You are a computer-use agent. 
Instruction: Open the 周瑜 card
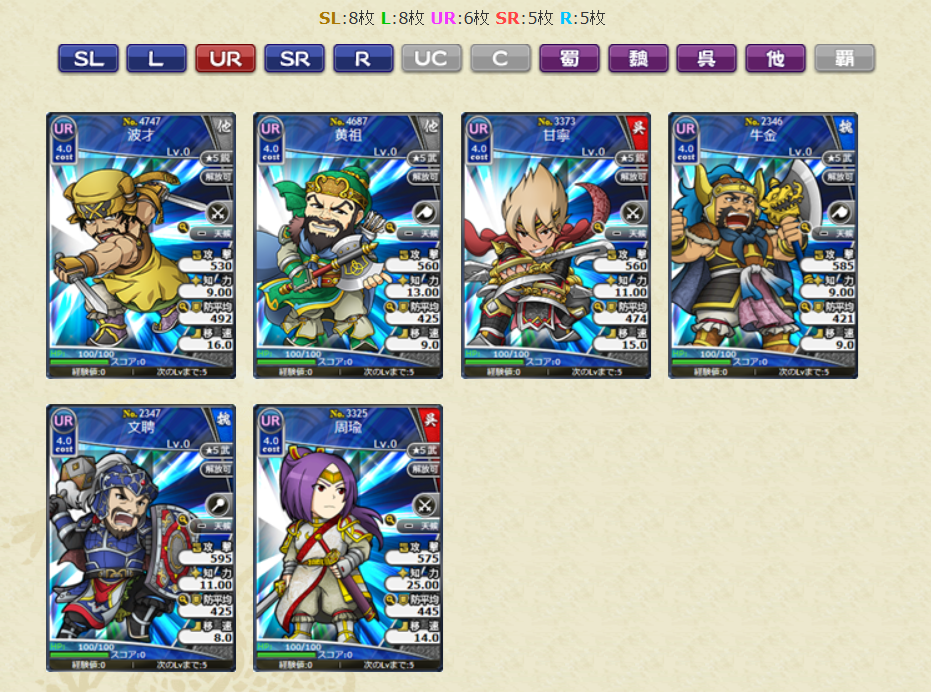point(348,537)
